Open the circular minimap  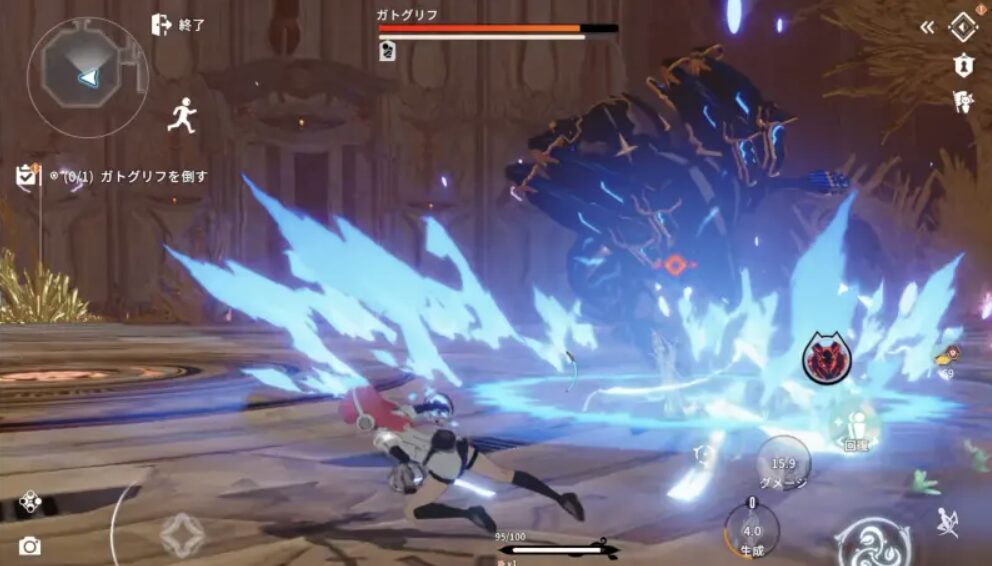tap(88, 77)
